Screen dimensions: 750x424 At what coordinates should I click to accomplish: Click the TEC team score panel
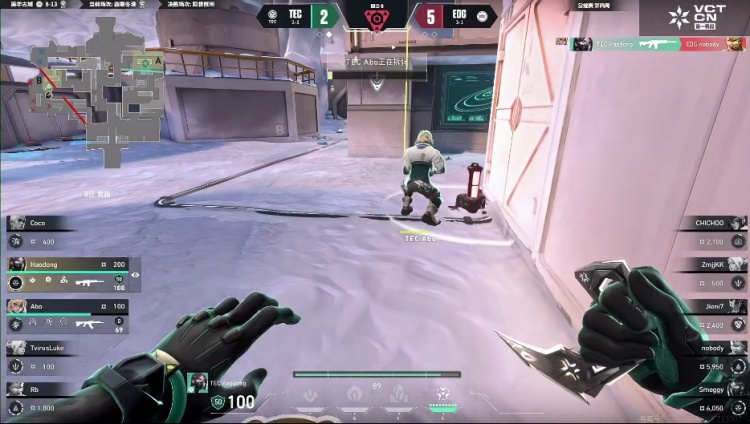298,15
